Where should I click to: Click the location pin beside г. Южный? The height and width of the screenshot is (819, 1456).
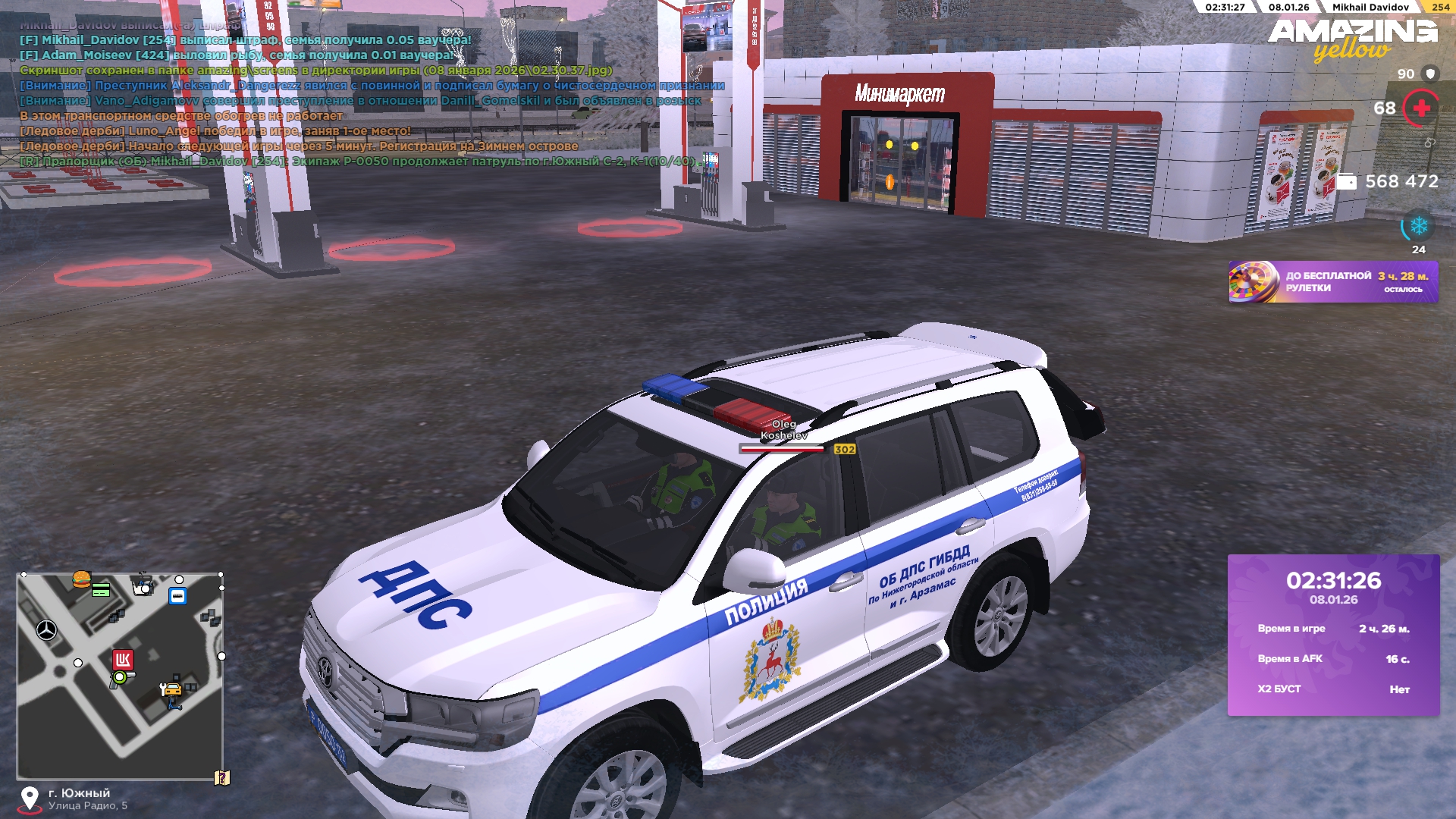point(30,799)
